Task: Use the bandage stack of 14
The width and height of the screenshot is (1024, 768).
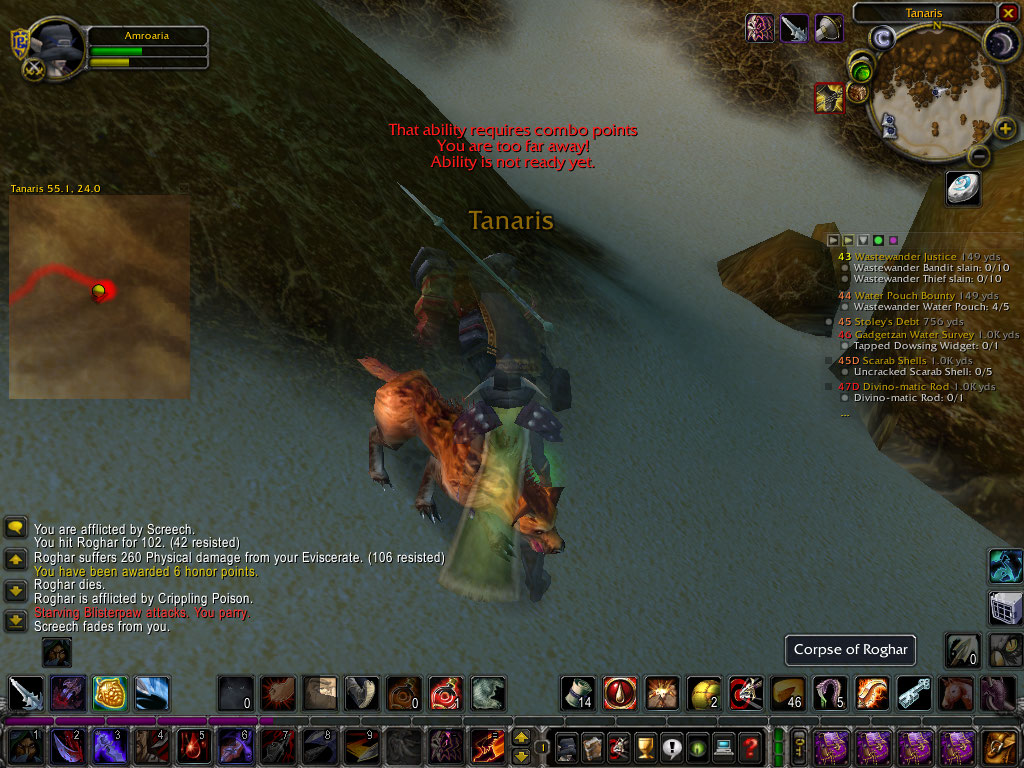Action: [x=577, y=692]
